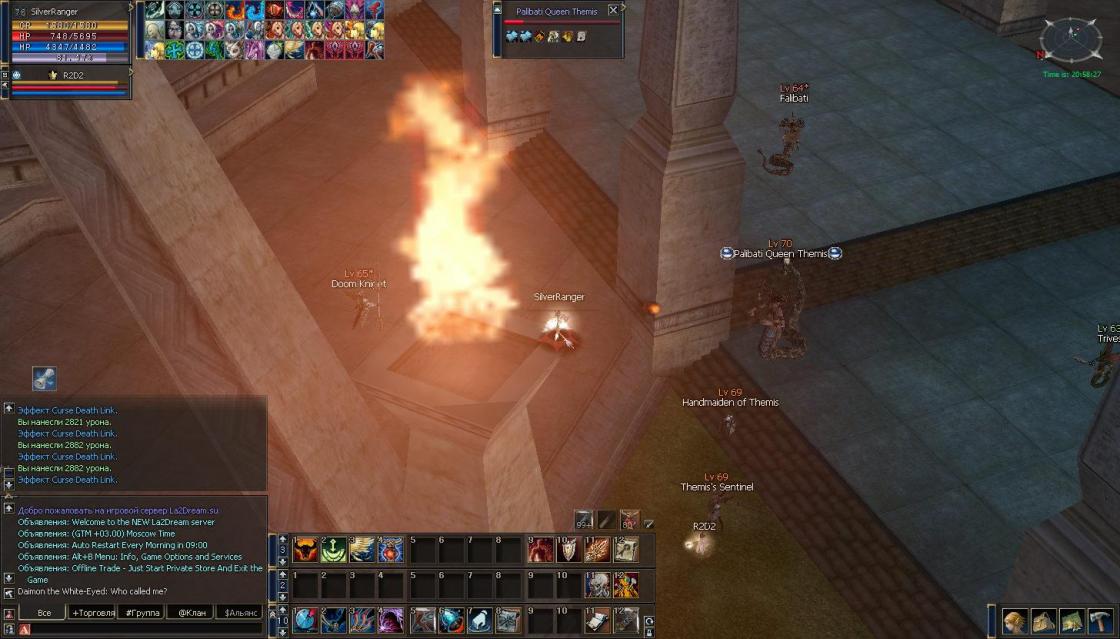
Task: Open the $Альянс alliance chat tab
Action: point(240,612)
